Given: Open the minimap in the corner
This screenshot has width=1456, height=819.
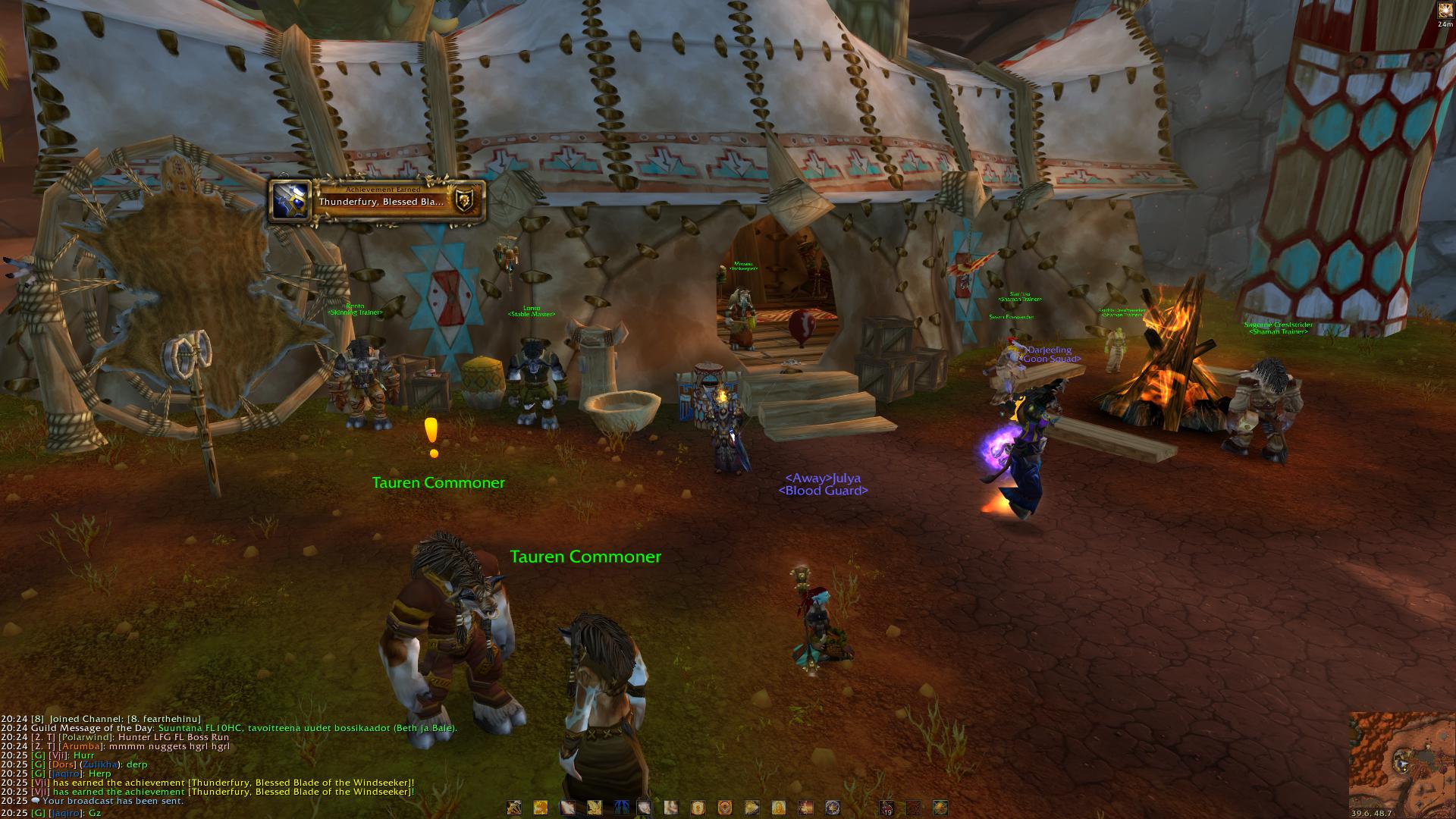Looking at the screenshot, I should 1402,761.
